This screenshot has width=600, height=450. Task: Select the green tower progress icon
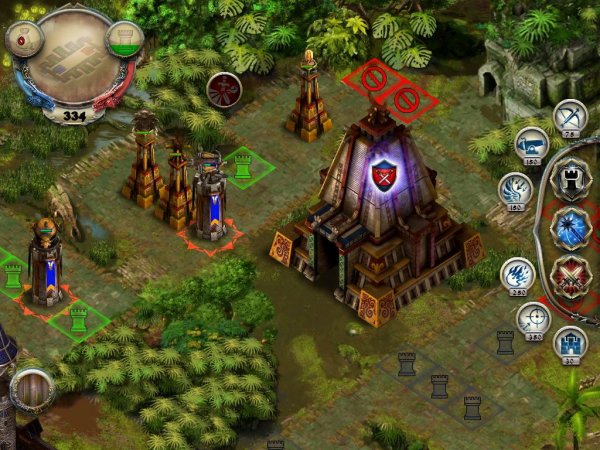pos(122,40)
